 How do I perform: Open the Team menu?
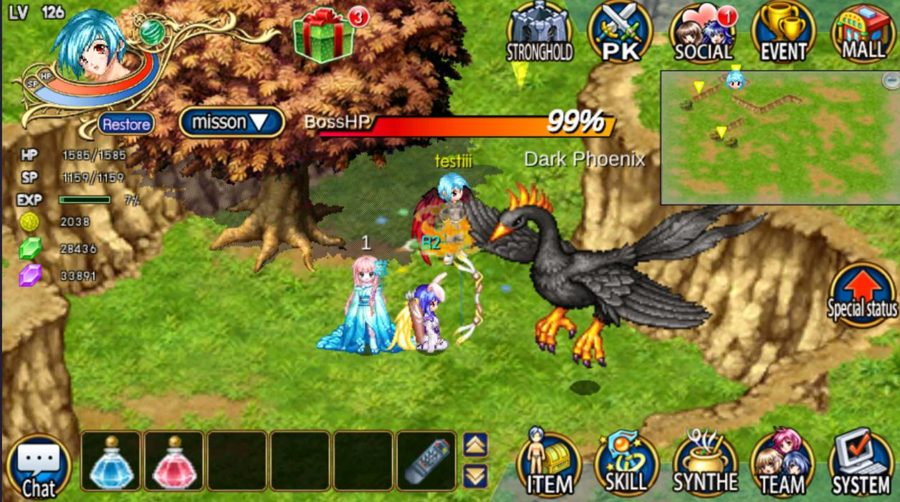pyautogui.click(x=782, y=463)
